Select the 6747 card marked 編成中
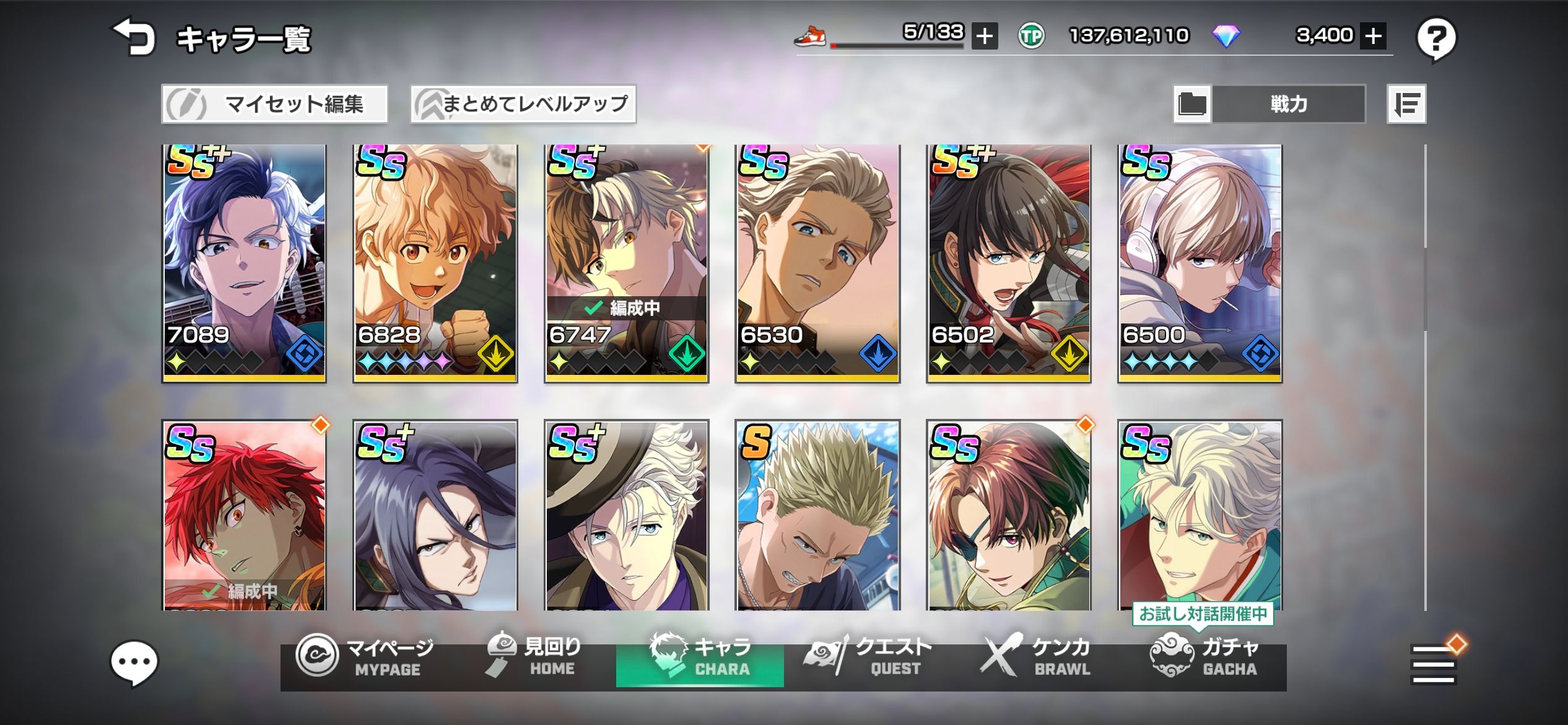The width and height of the screenshot is (1568, 725). (626, 263)
